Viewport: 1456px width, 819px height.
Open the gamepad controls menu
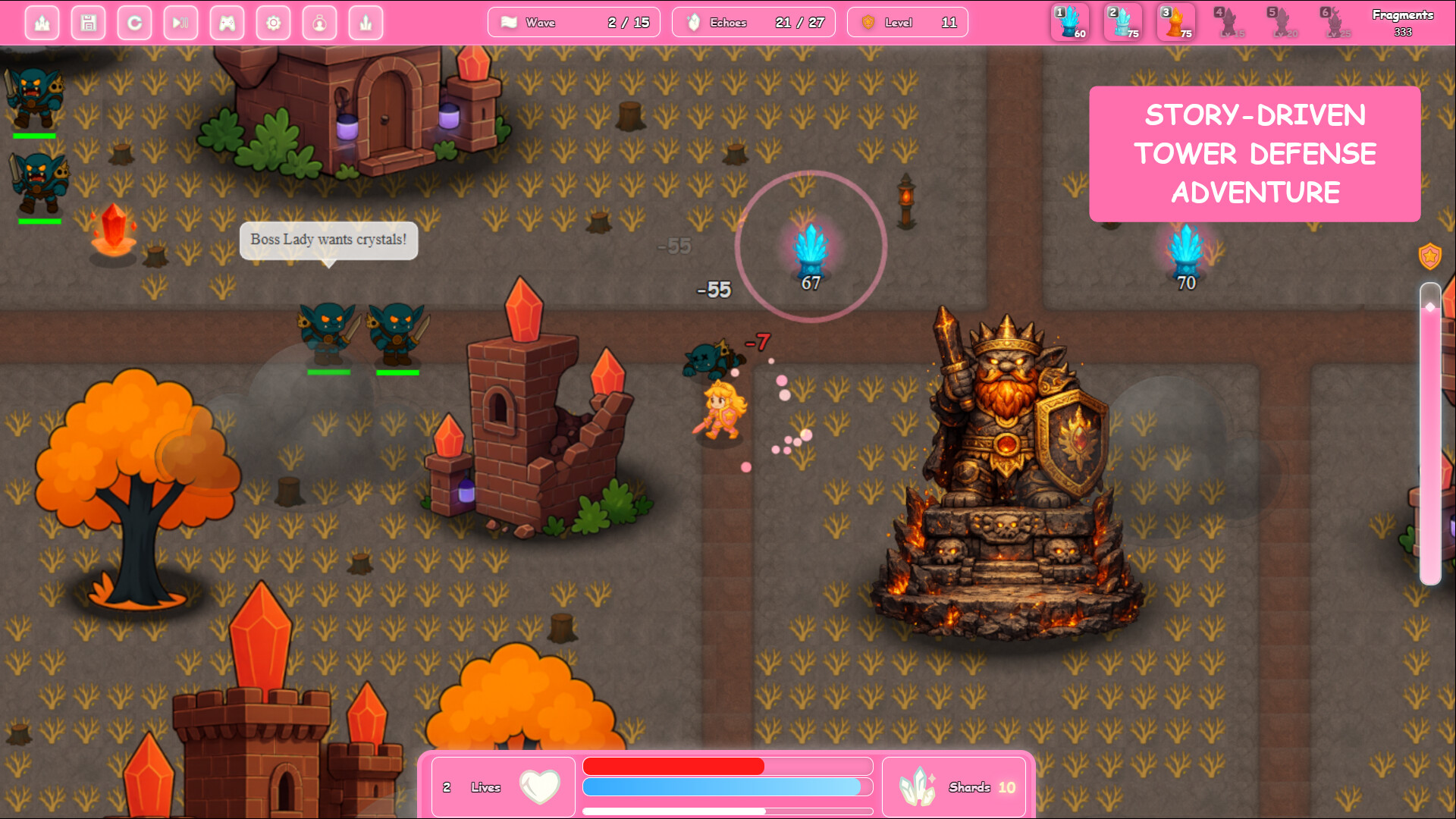tap(227, 23)
